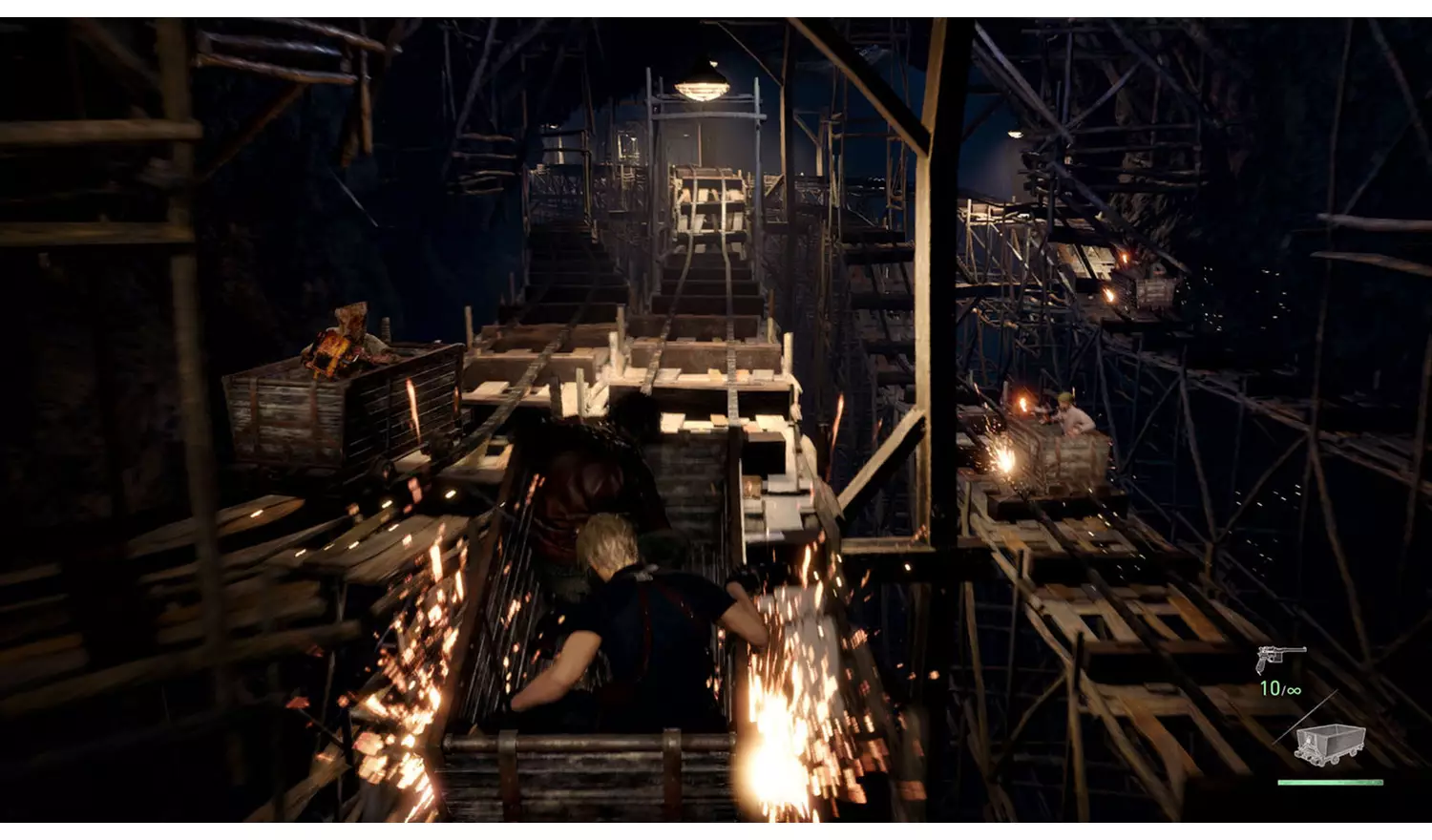
Task: Click the torch flame on the right scaffolding
Action: pyautogui.click(x=1127, y=256)
